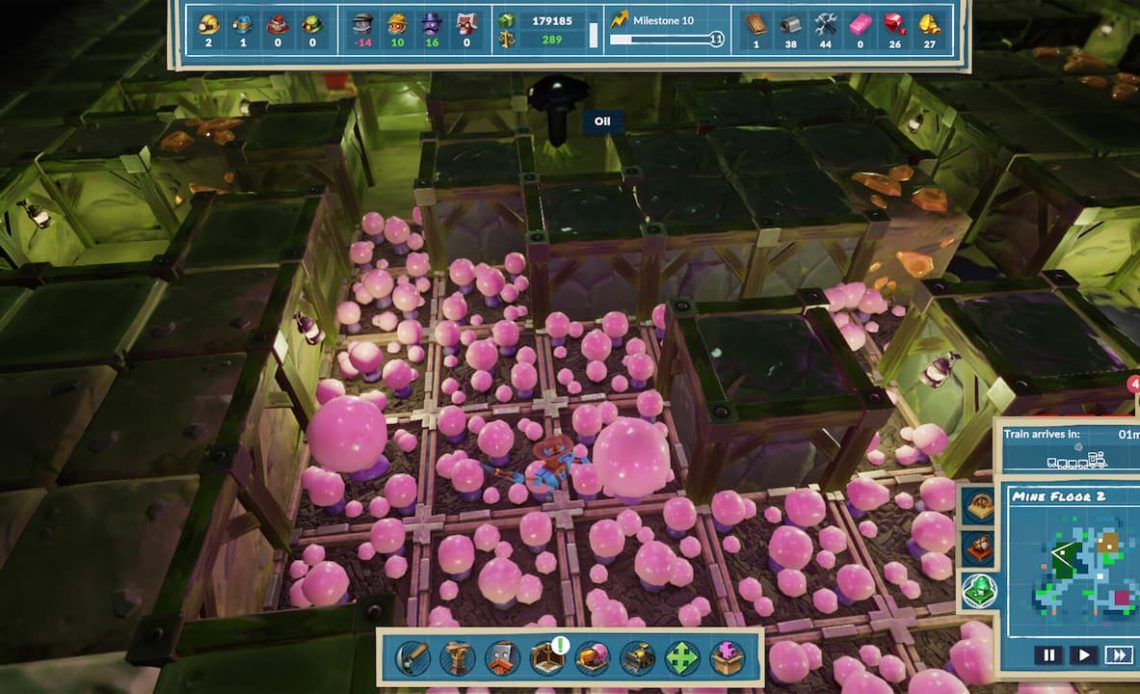Viewport: 1140px width, 694px height.
Task: Open the room builder with exclamation alert
Action: 547,657
